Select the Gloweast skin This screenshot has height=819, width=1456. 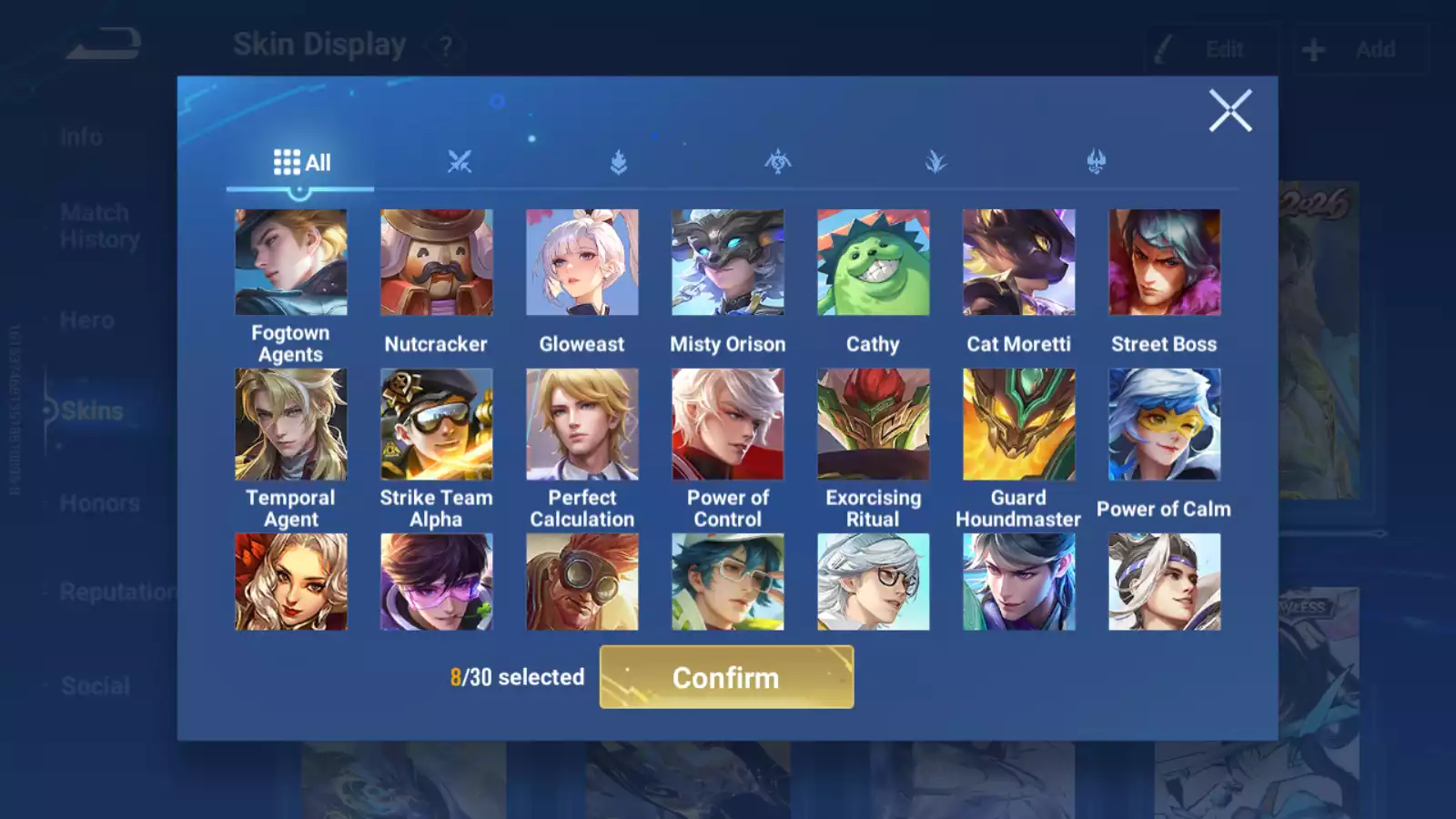coord(581,262)
